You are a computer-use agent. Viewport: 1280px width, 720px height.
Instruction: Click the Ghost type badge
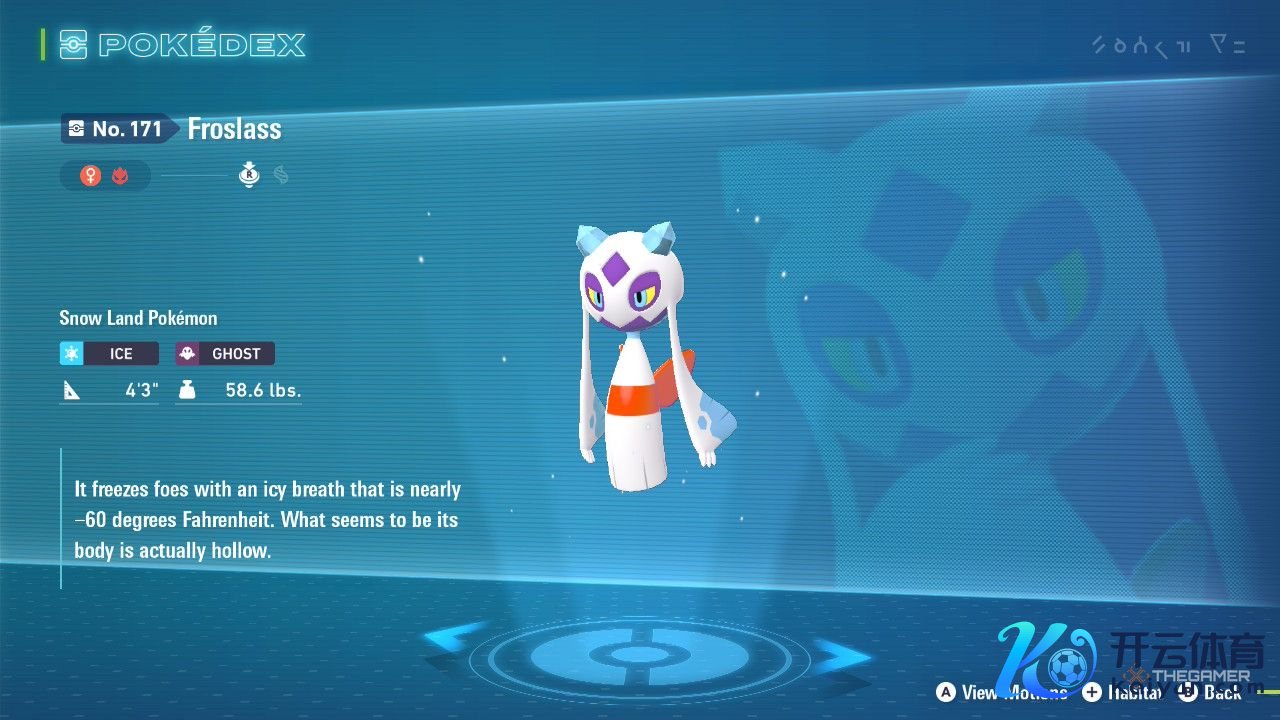[x=225, y=353]
